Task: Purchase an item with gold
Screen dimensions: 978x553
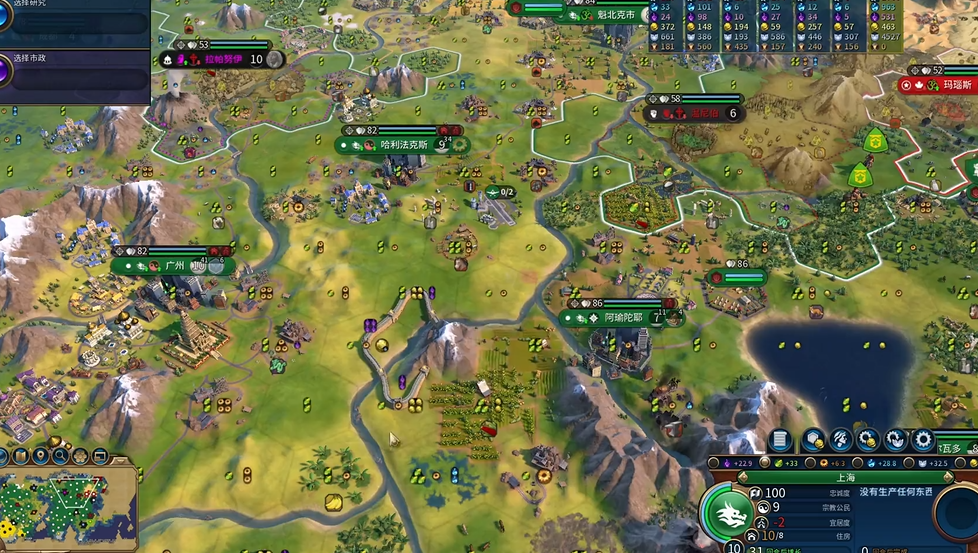Action: [x=868, y=440]
